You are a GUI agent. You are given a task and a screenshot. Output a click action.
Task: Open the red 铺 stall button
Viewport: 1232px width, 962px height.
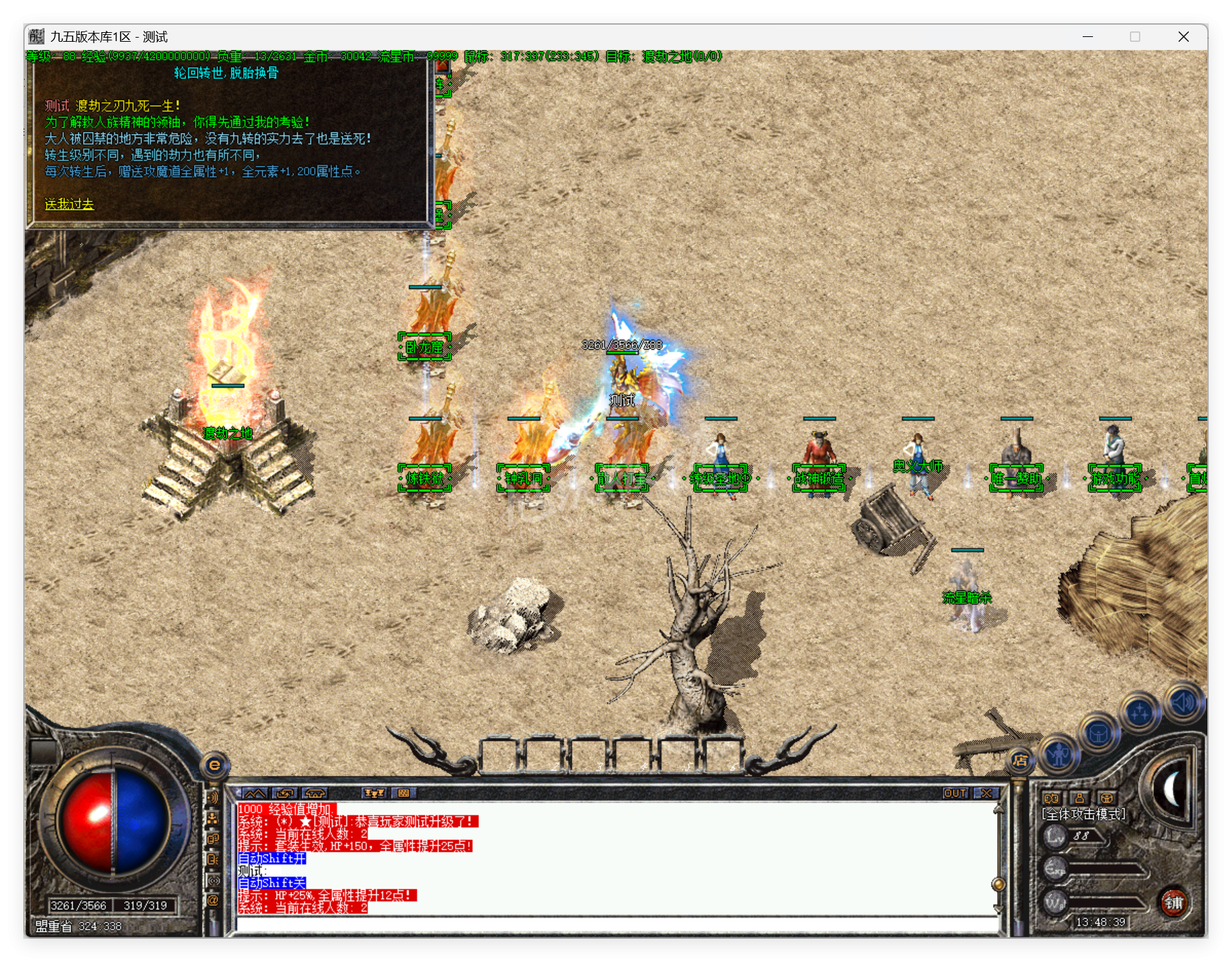1174,902
